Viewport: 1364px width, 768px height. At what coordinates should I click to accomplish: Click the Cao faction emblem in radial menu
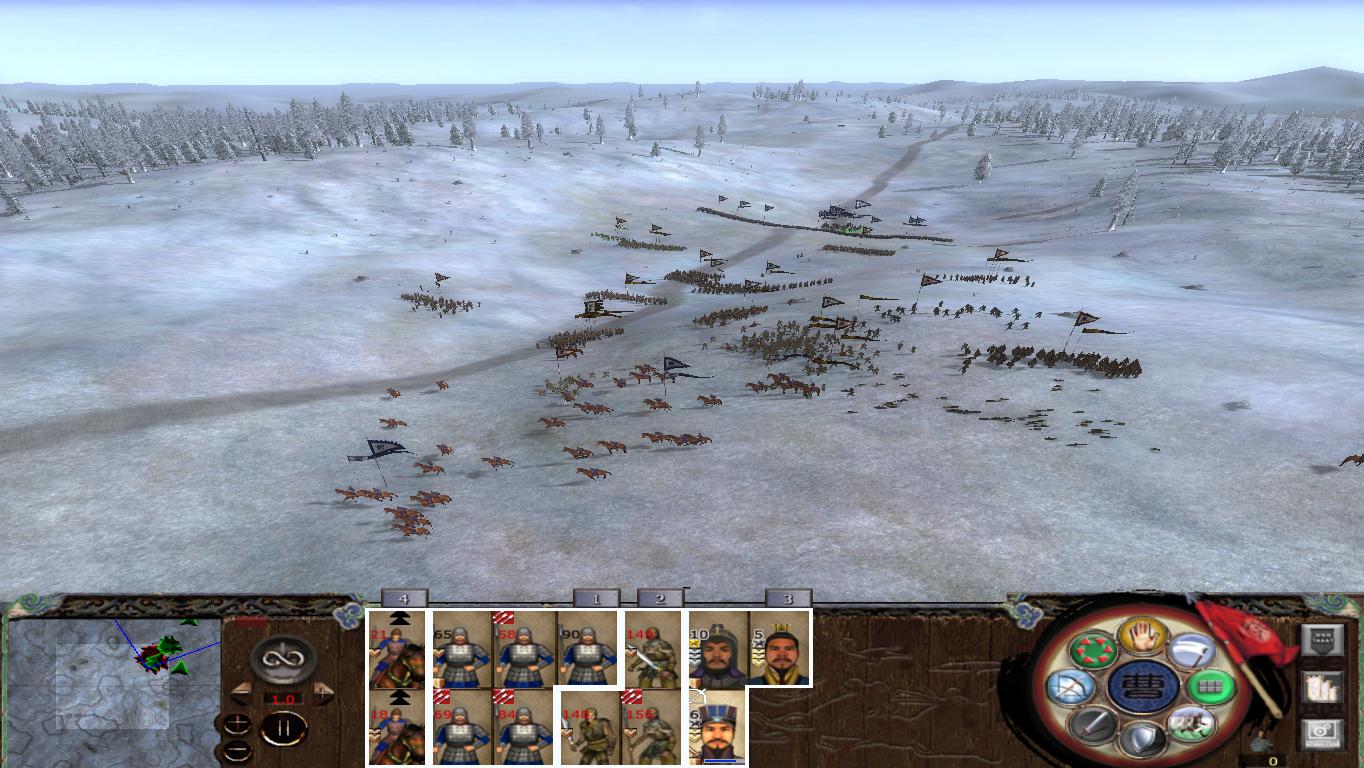tap(1140, 686)
